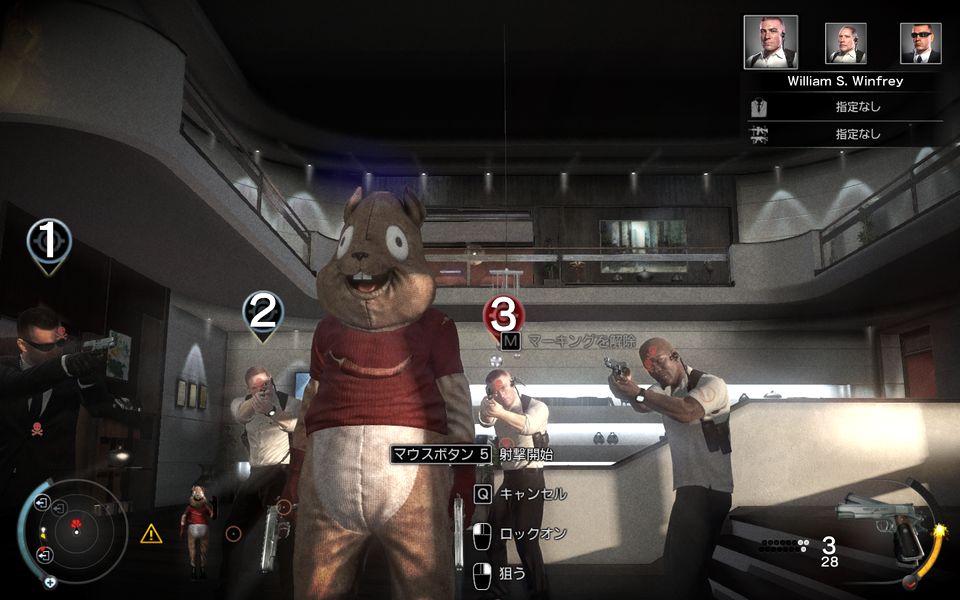Select the red target marker 3
This screenshot has height=600, width=960.
[x=505, y=316]
